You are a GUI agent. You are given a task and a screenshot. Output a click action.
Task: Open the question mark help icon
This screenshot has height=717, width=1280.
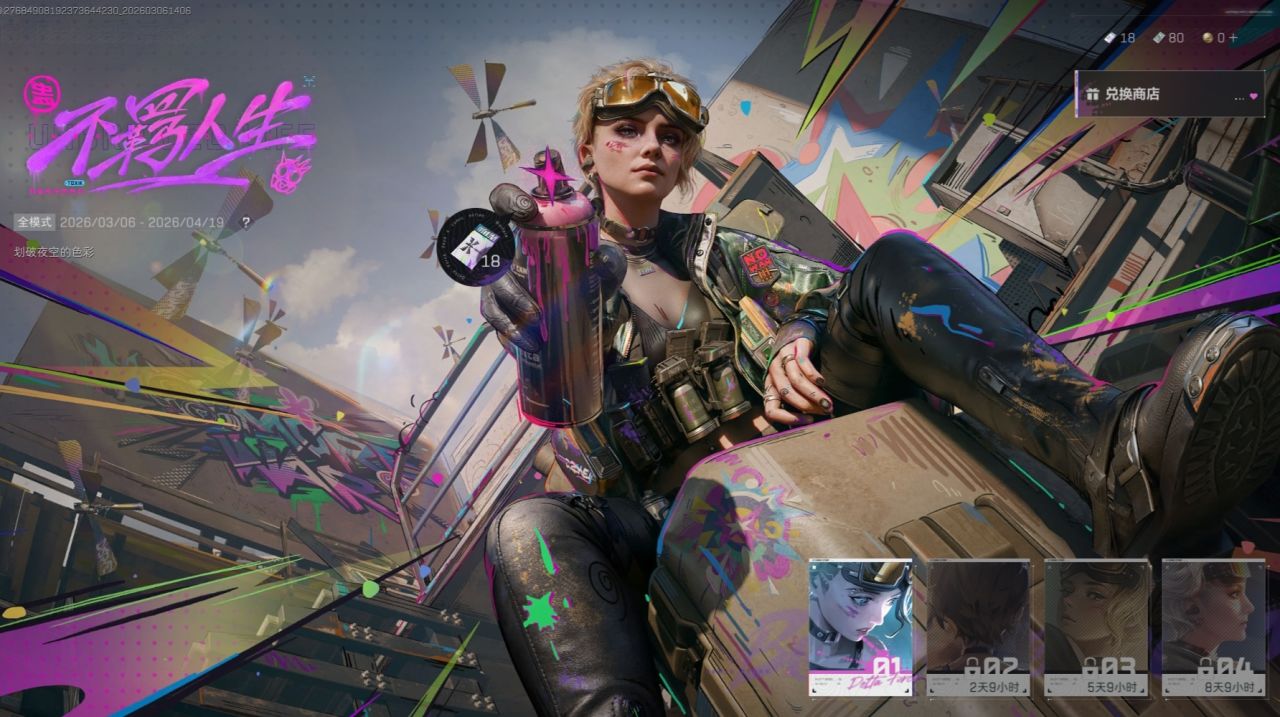point(246,222)
